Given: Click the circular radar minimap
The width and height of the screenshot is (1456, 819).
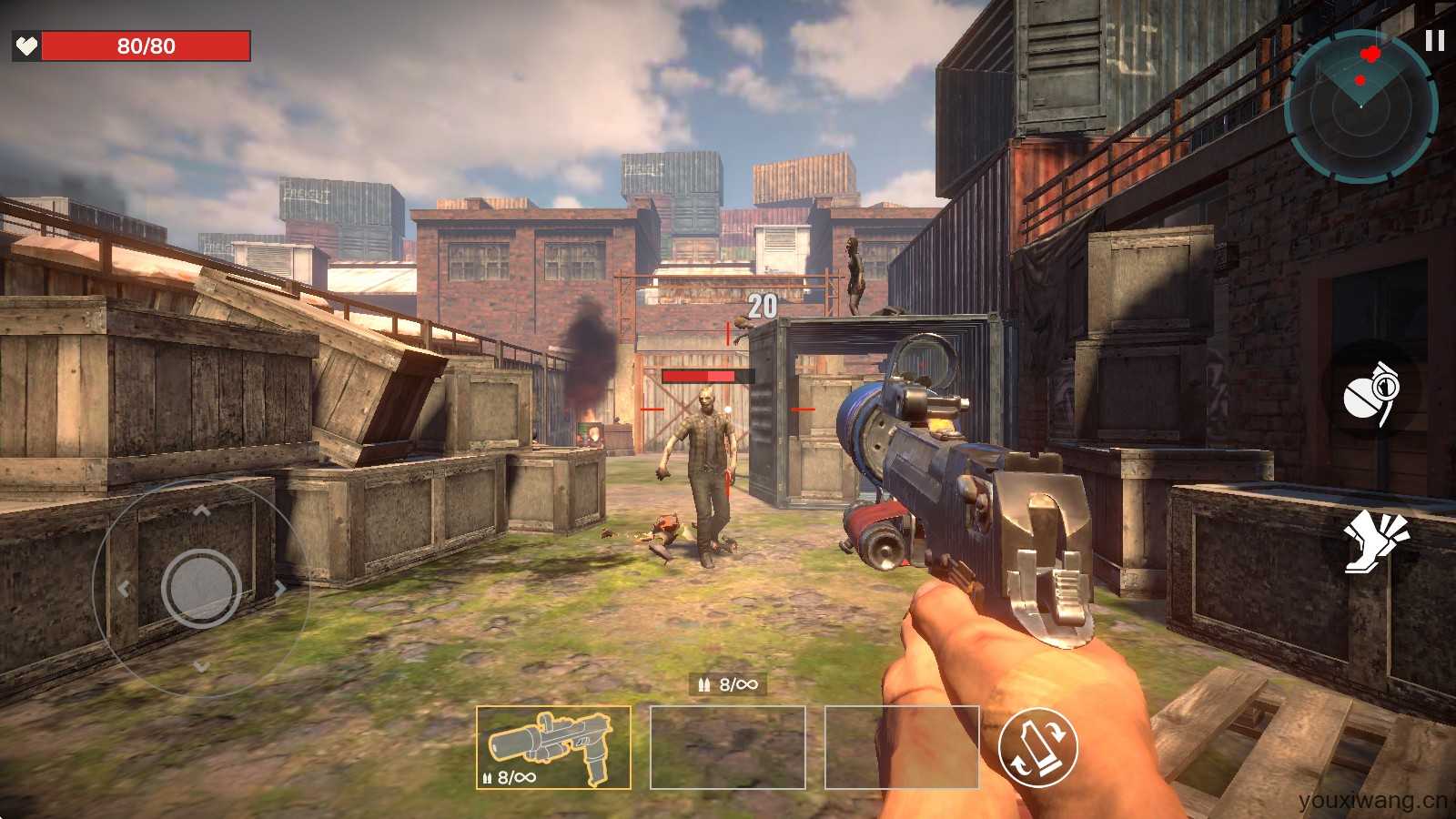Looking at the screenshot, I should tap(1360, 107).
